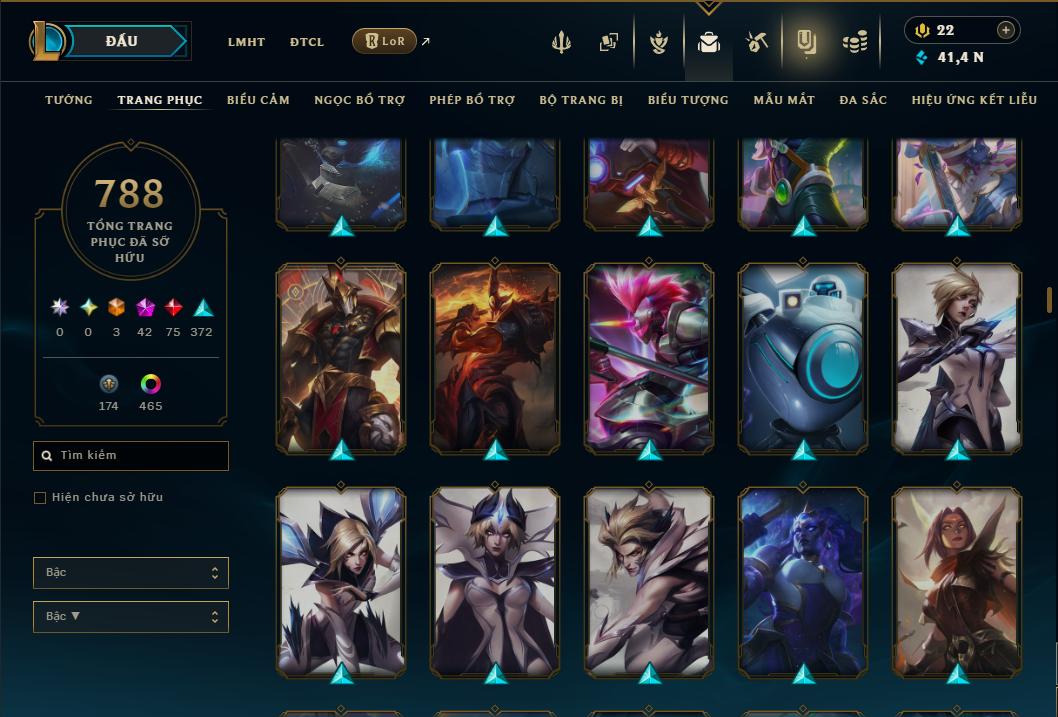Click the ĐẤU play button
The width and height of the screenshot is (1058, 717).
(121, 41)
